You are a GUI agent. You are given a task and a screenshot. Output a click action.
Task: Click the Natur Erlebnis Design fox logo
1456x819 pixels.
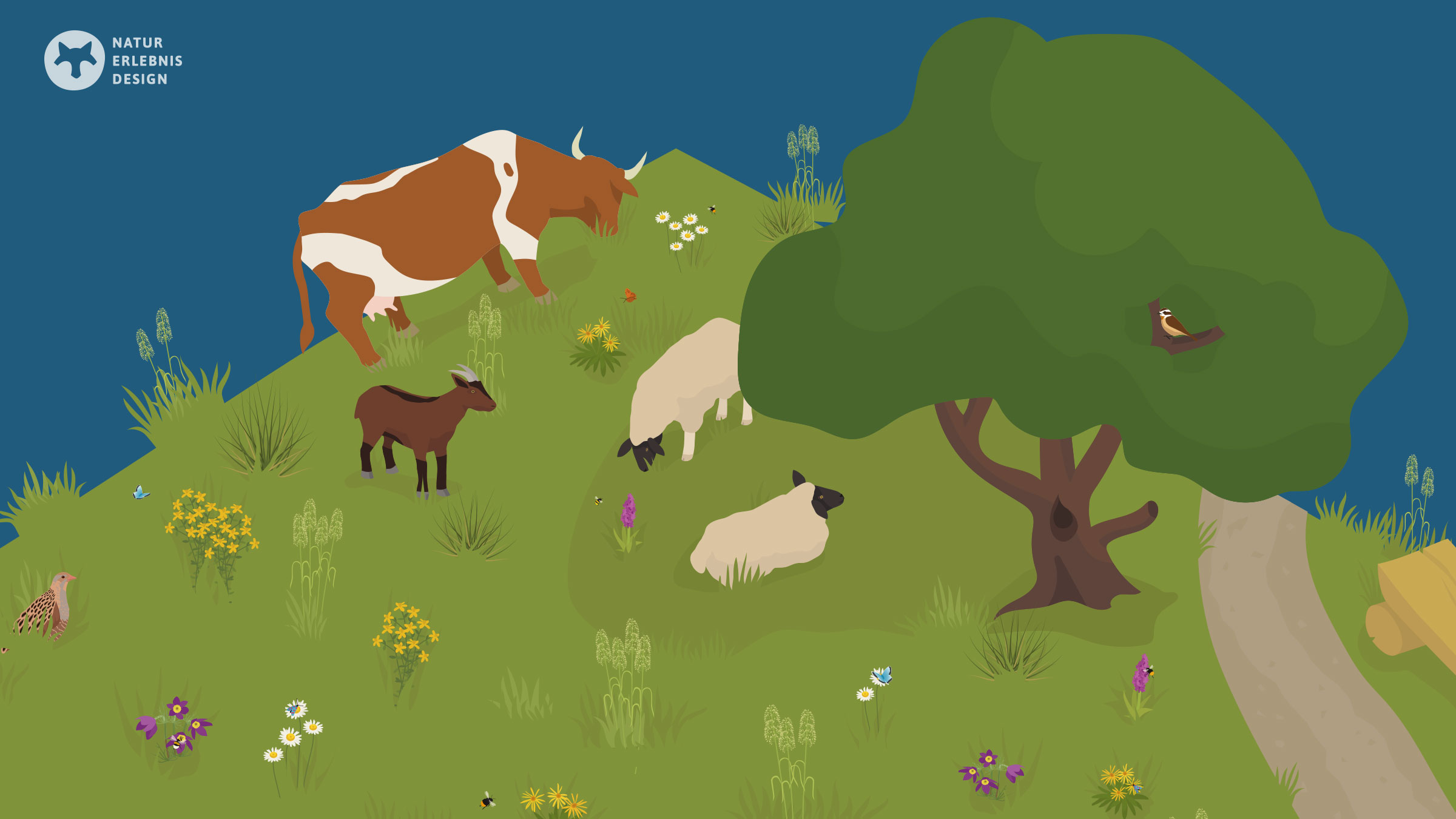[x=75, y=61]
